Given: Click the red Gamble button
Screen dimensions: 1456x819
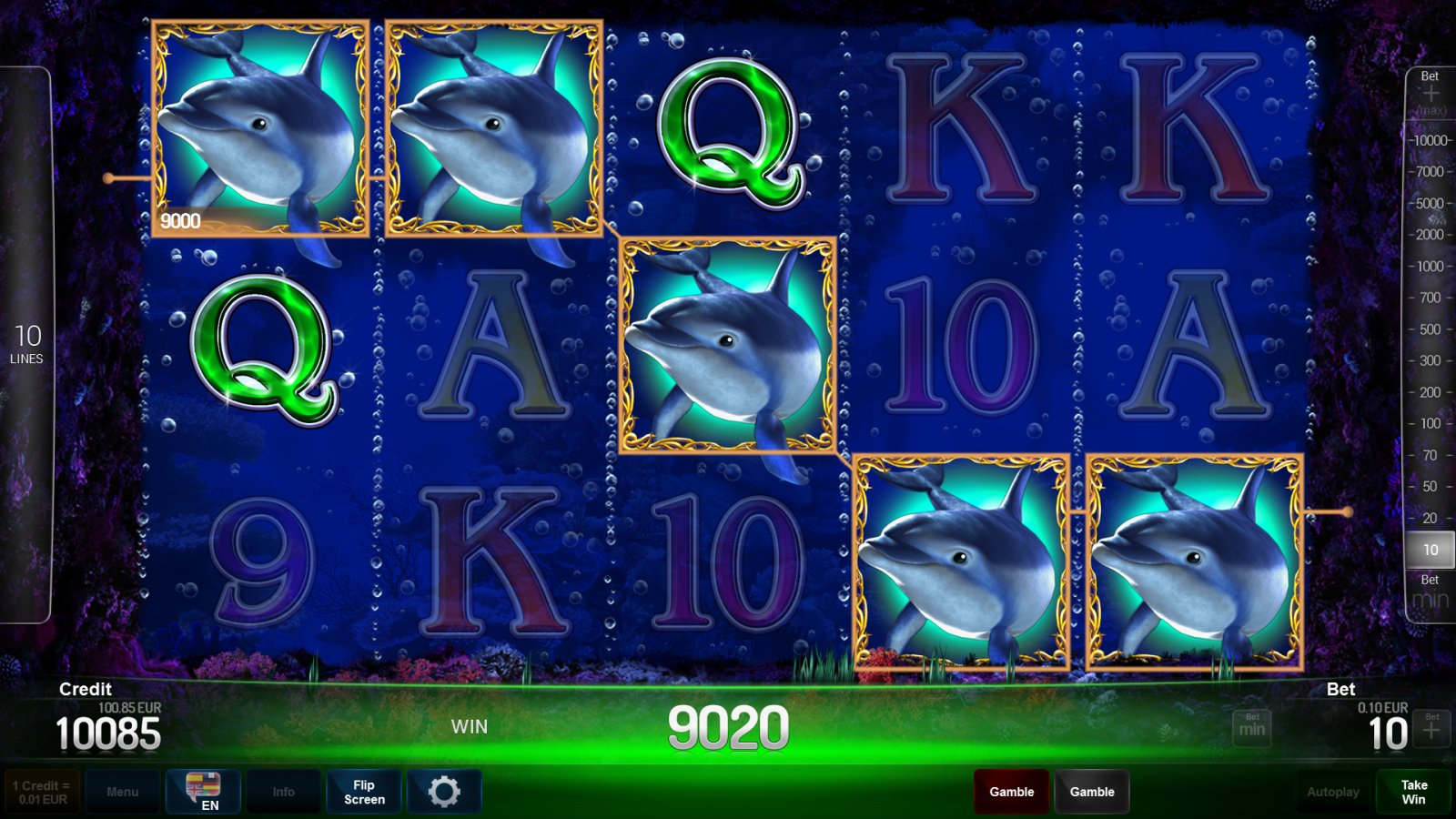Looking at the screenshot, I should pyautogui.click(x=1010, y=791).
